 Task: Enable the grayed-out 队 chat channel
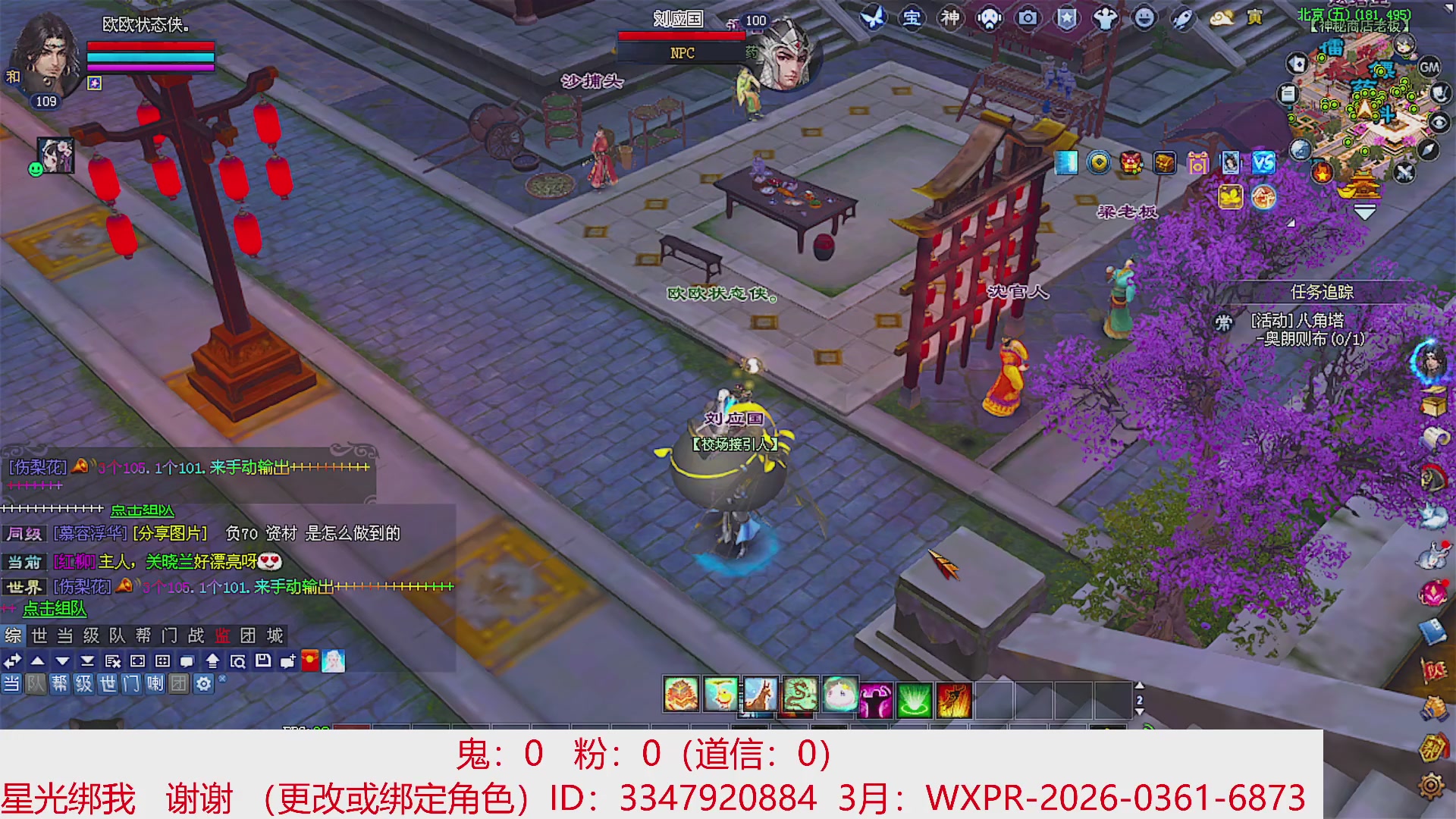tap(35, 685)
